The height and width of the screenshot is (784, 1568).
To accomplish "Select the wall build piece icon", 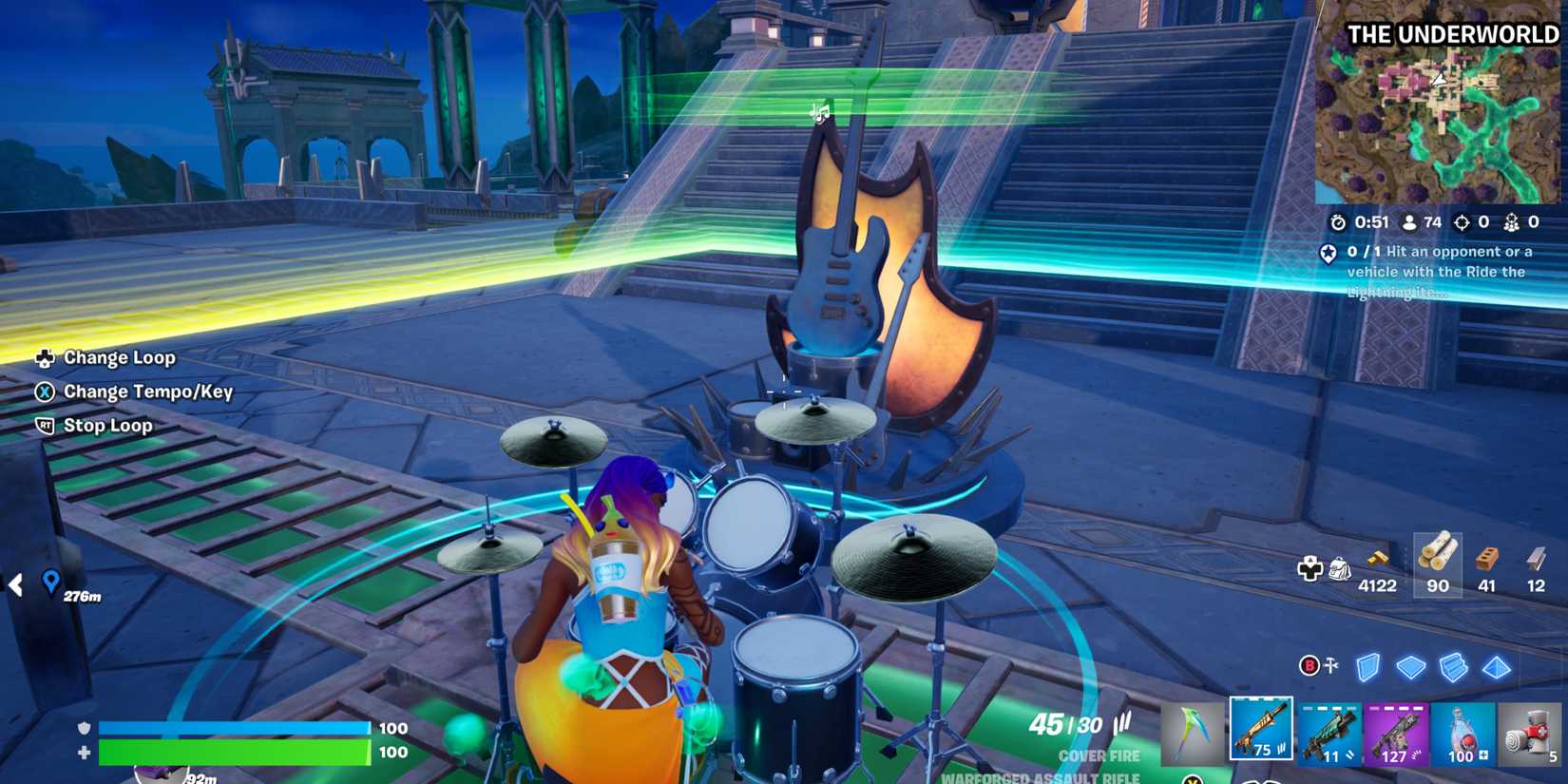I will pos(1369,667).
